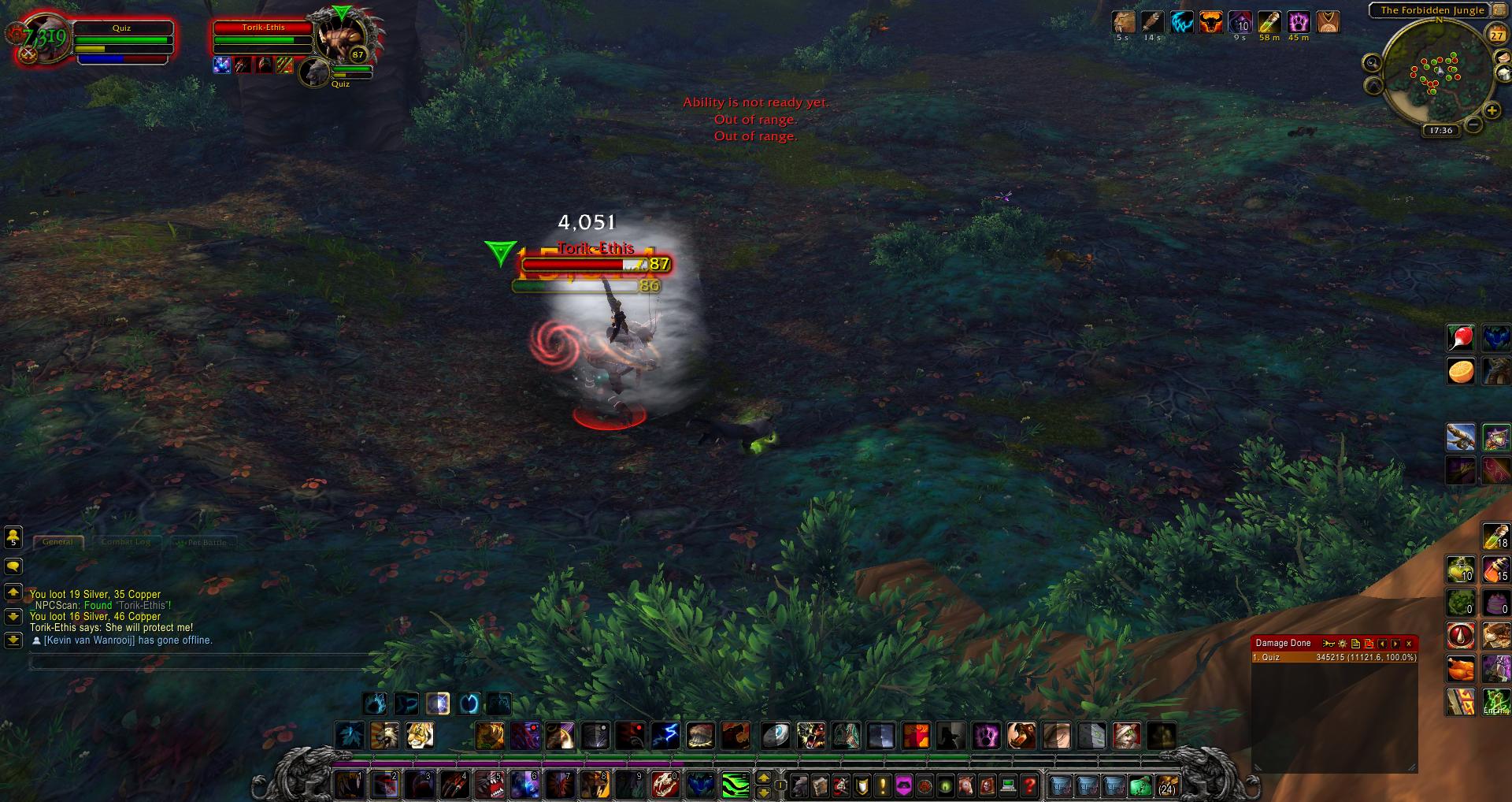The width and height of the screenshot is (1512, 802).
Task: Open the yellow exclamation quest log button
Action: pyautogui.click(x=883, y=785)
